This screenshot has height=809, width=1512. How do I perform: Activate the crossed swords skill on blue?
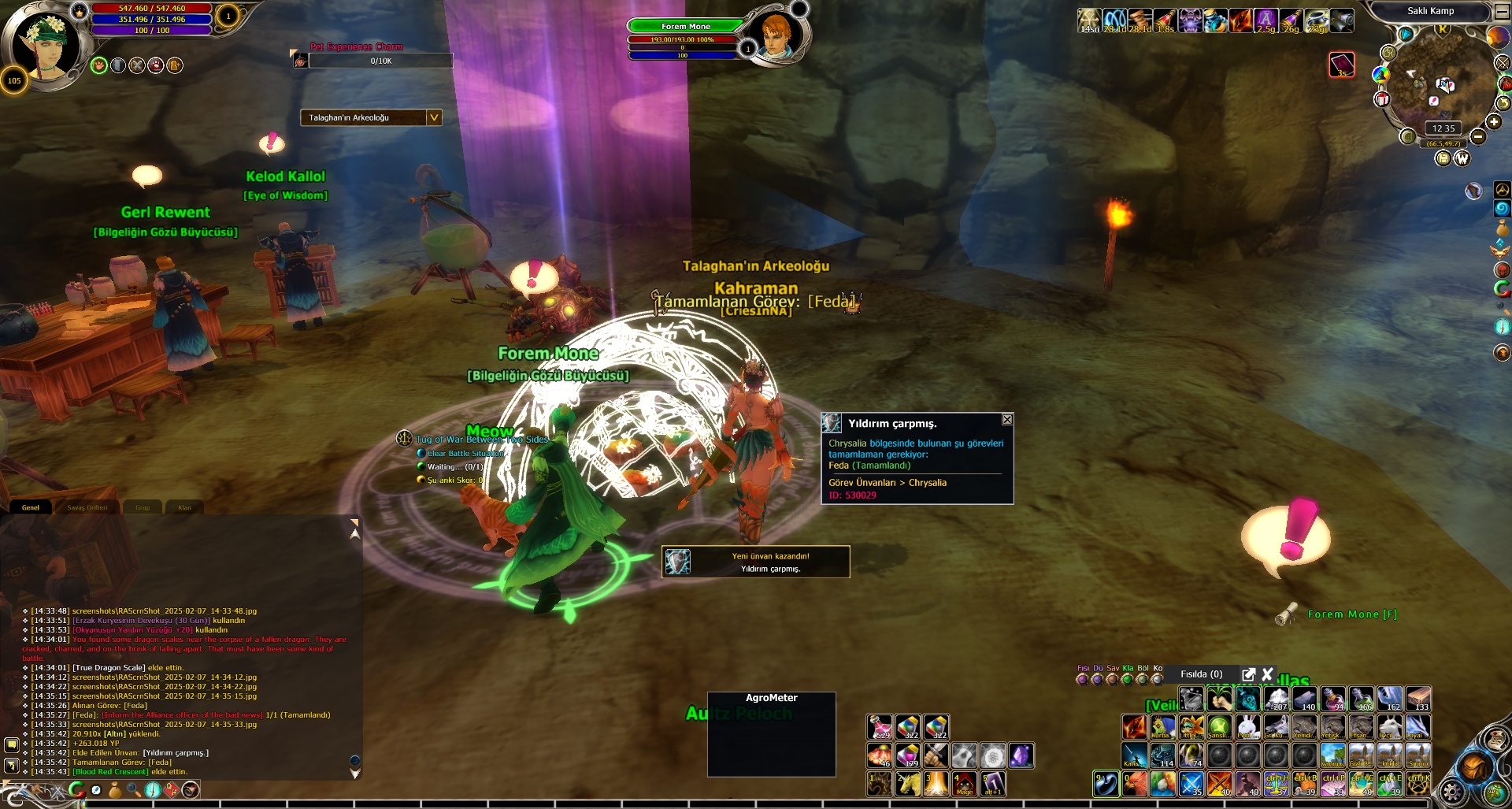[x=1191, y=784]
